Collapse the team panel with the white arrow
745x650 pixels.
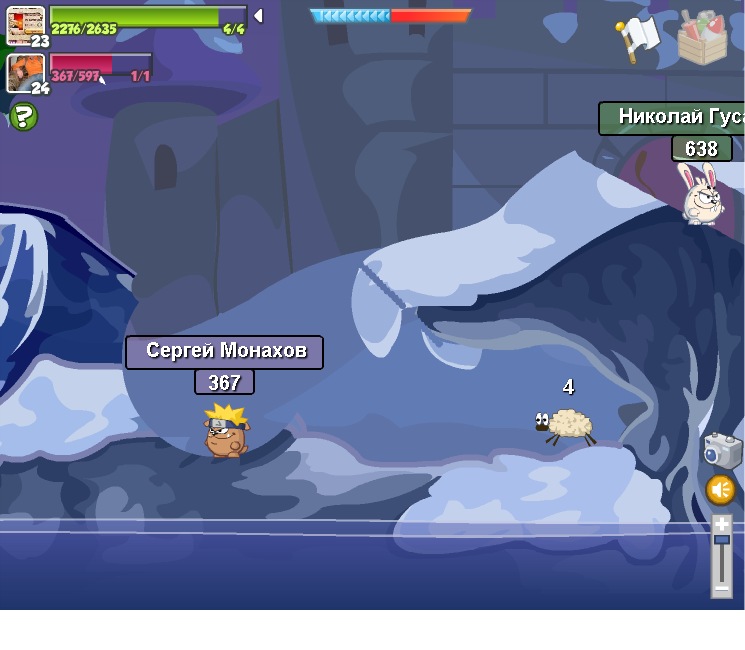[x=258, y=16]
